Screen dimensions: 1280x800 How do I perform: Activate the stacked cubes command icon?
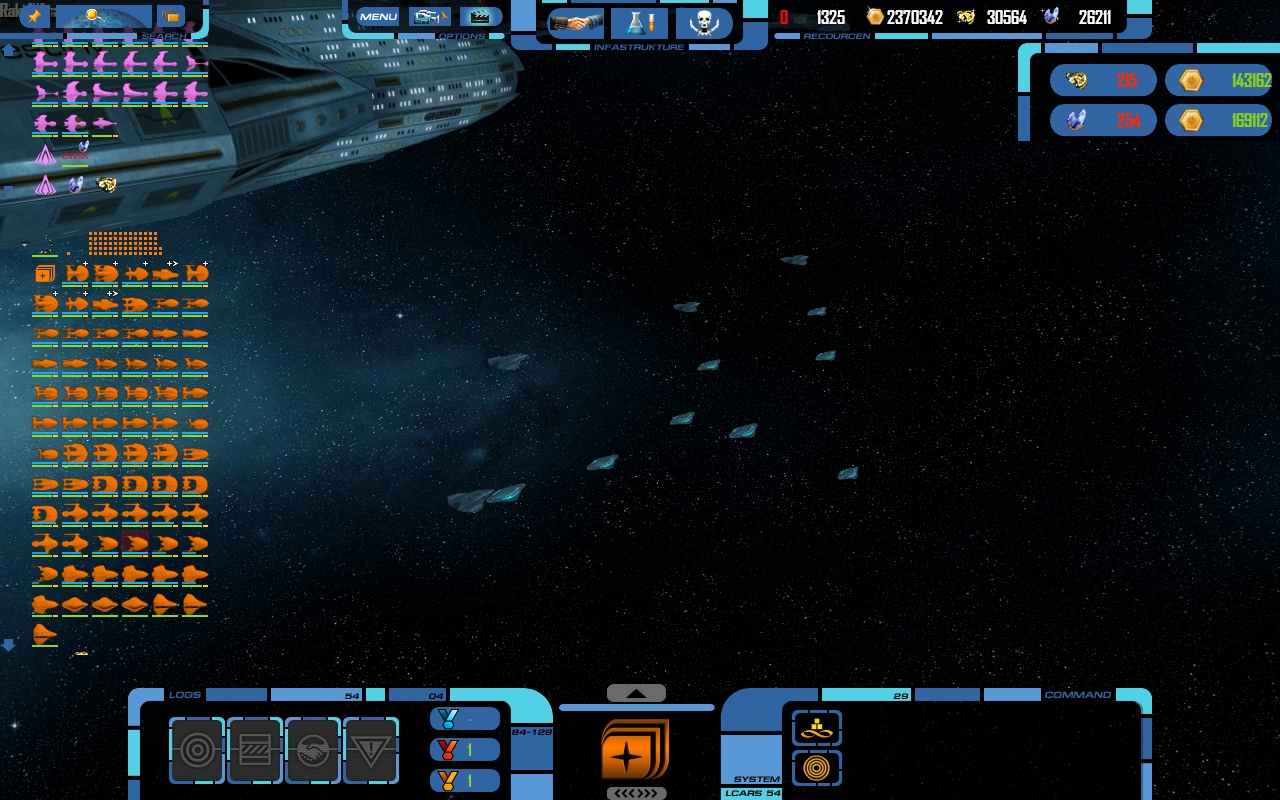click(817, 728)
